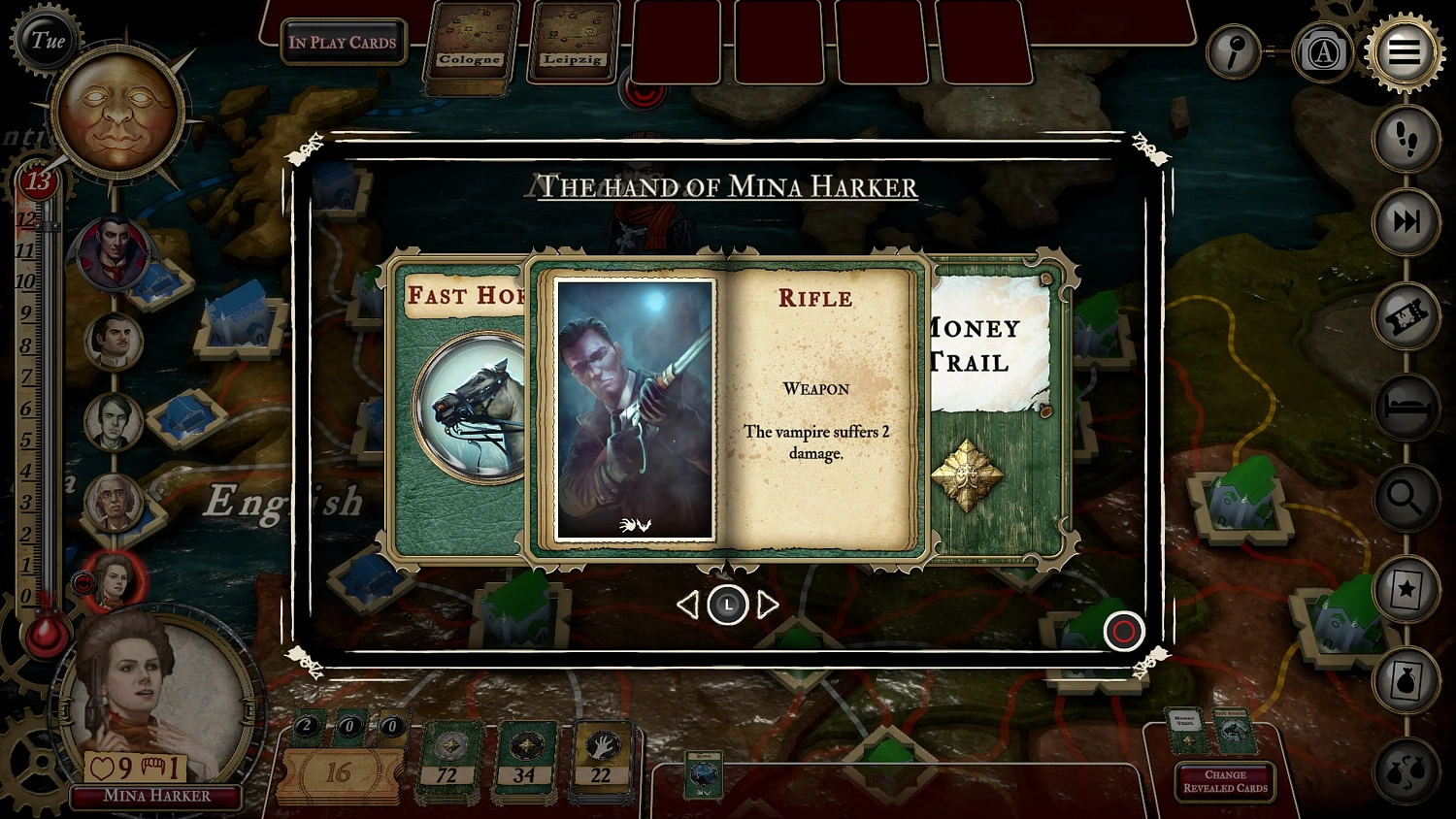1456x819 pixels.
Task: Click the L button below the Rifle card
Action: (x=728, y=604)
